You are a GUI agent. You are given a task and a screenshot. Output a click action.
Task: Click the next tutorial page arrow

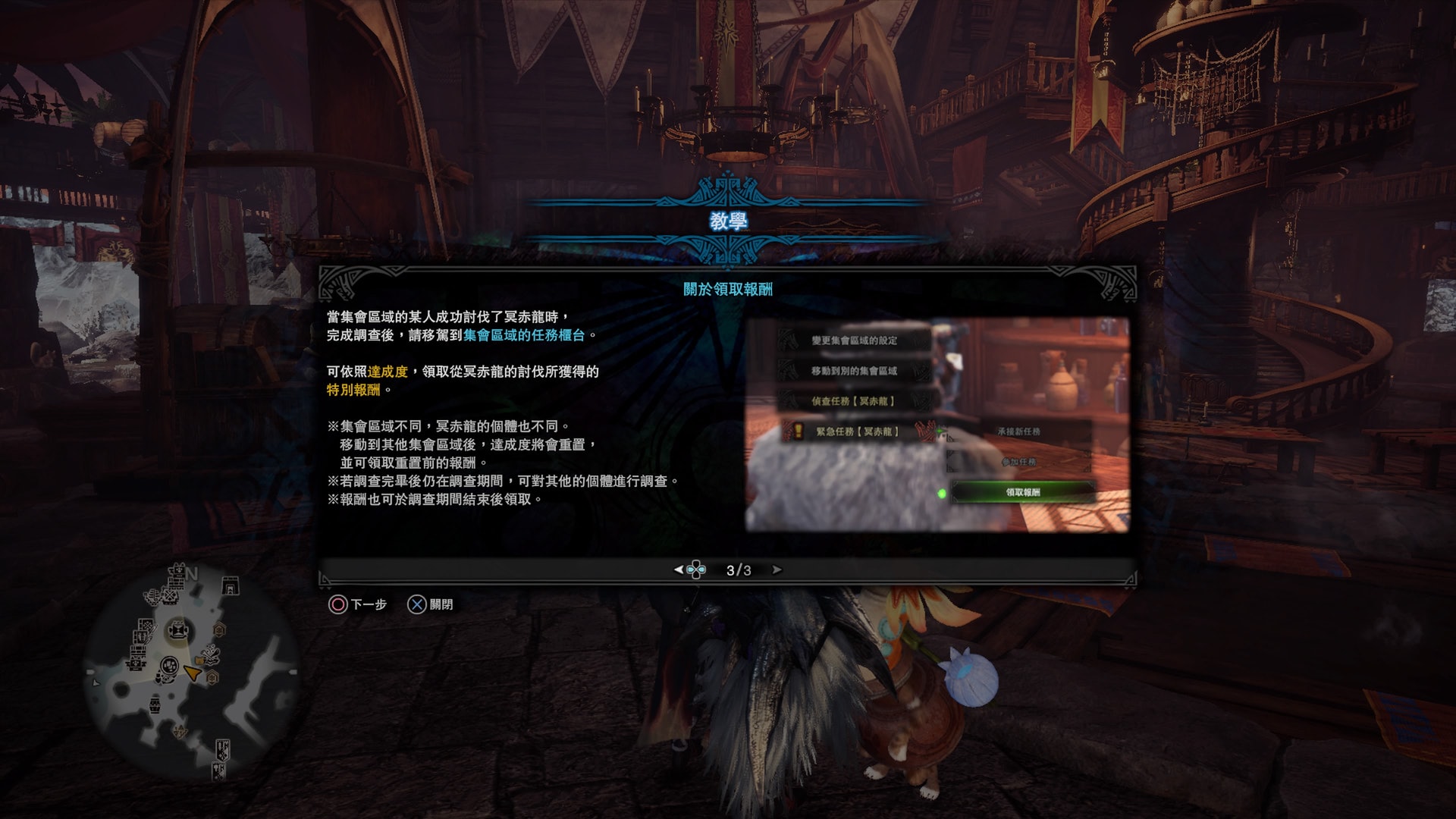coord(777,570)
